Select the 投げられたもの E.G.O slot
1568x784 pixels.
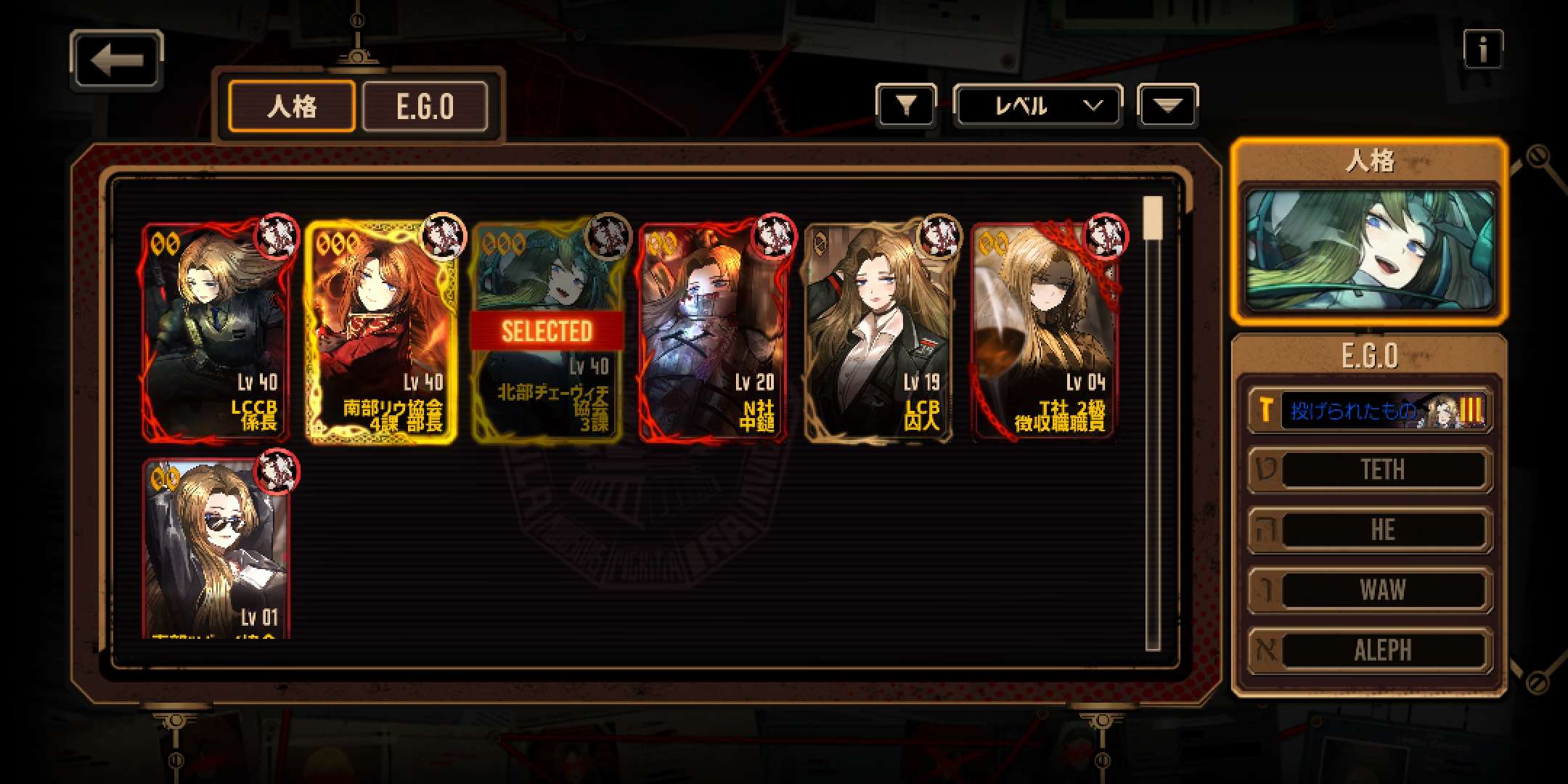point(1369,411)
